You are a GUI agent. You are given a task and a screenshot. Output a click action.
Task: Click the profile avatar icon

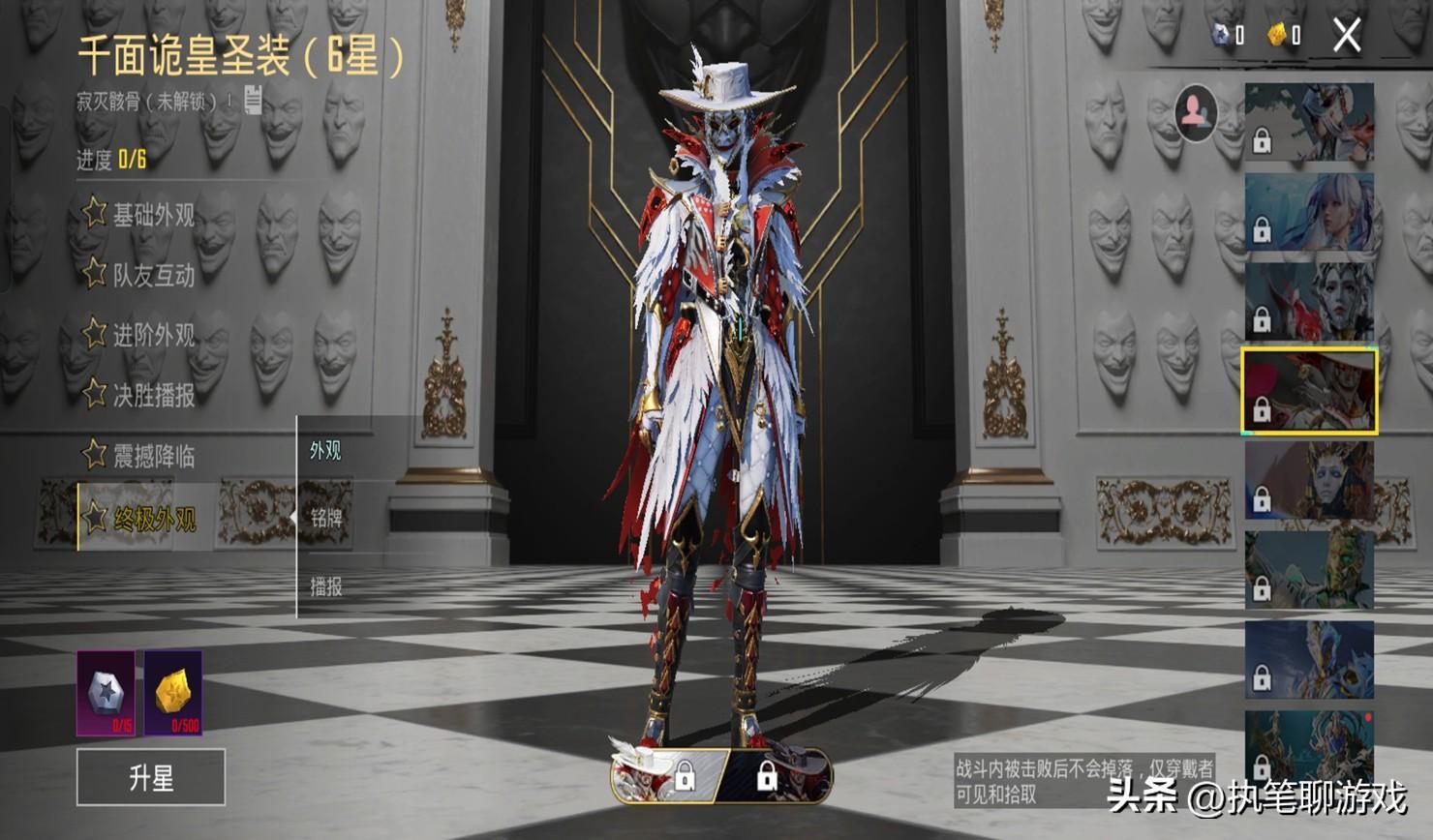[1196, 111]
